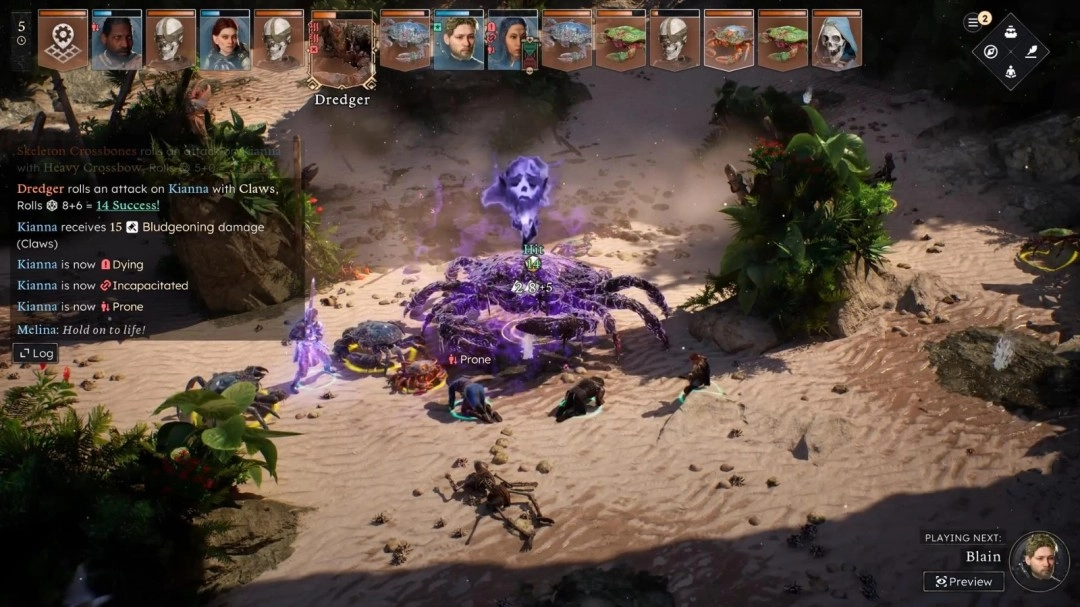Select the orange crab card in turn order
Viewport: 1080px width, 607px height.
coord(729,41)
